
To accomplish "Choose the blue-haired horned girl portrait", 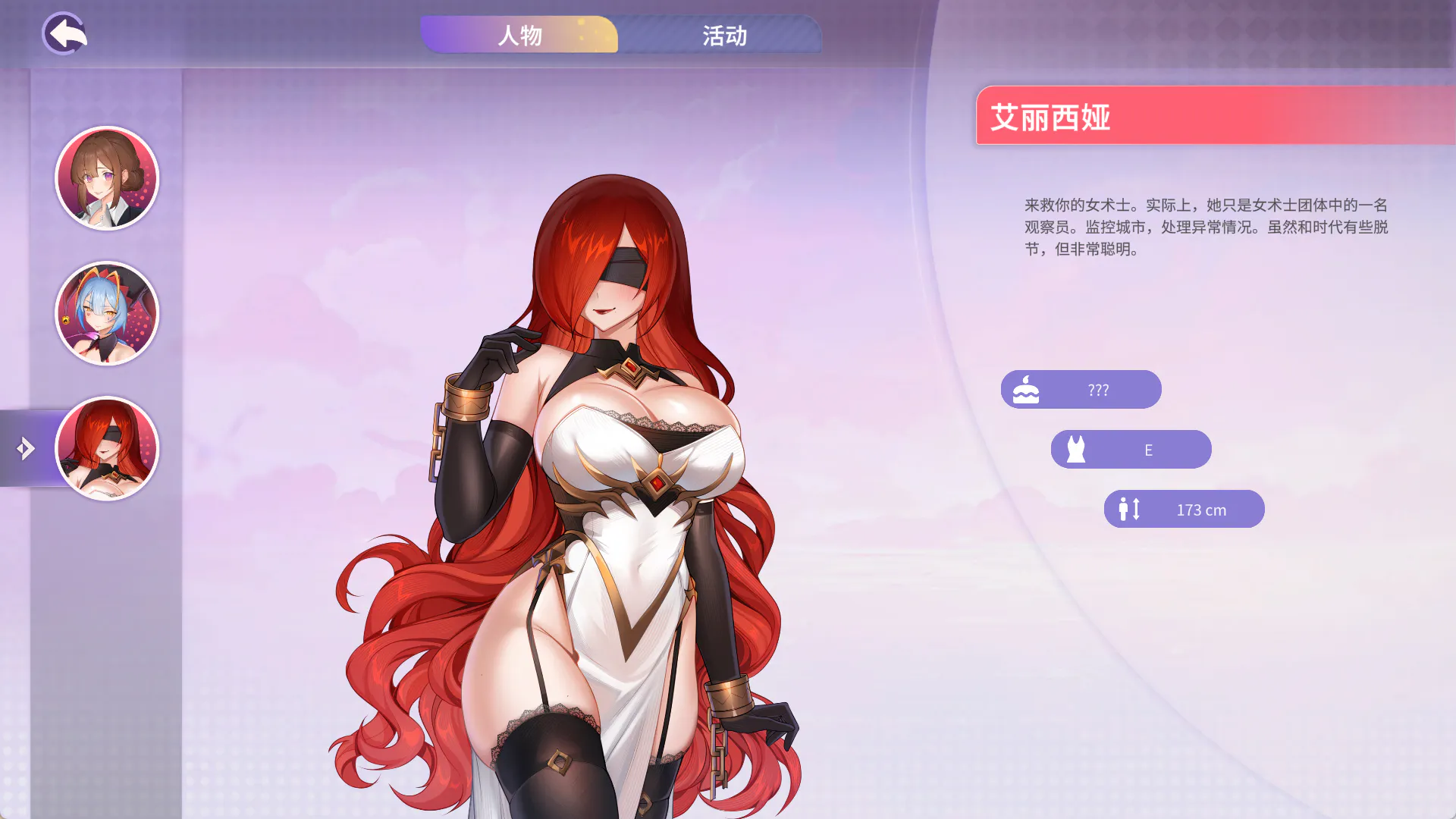I will (x=107, y=313).
